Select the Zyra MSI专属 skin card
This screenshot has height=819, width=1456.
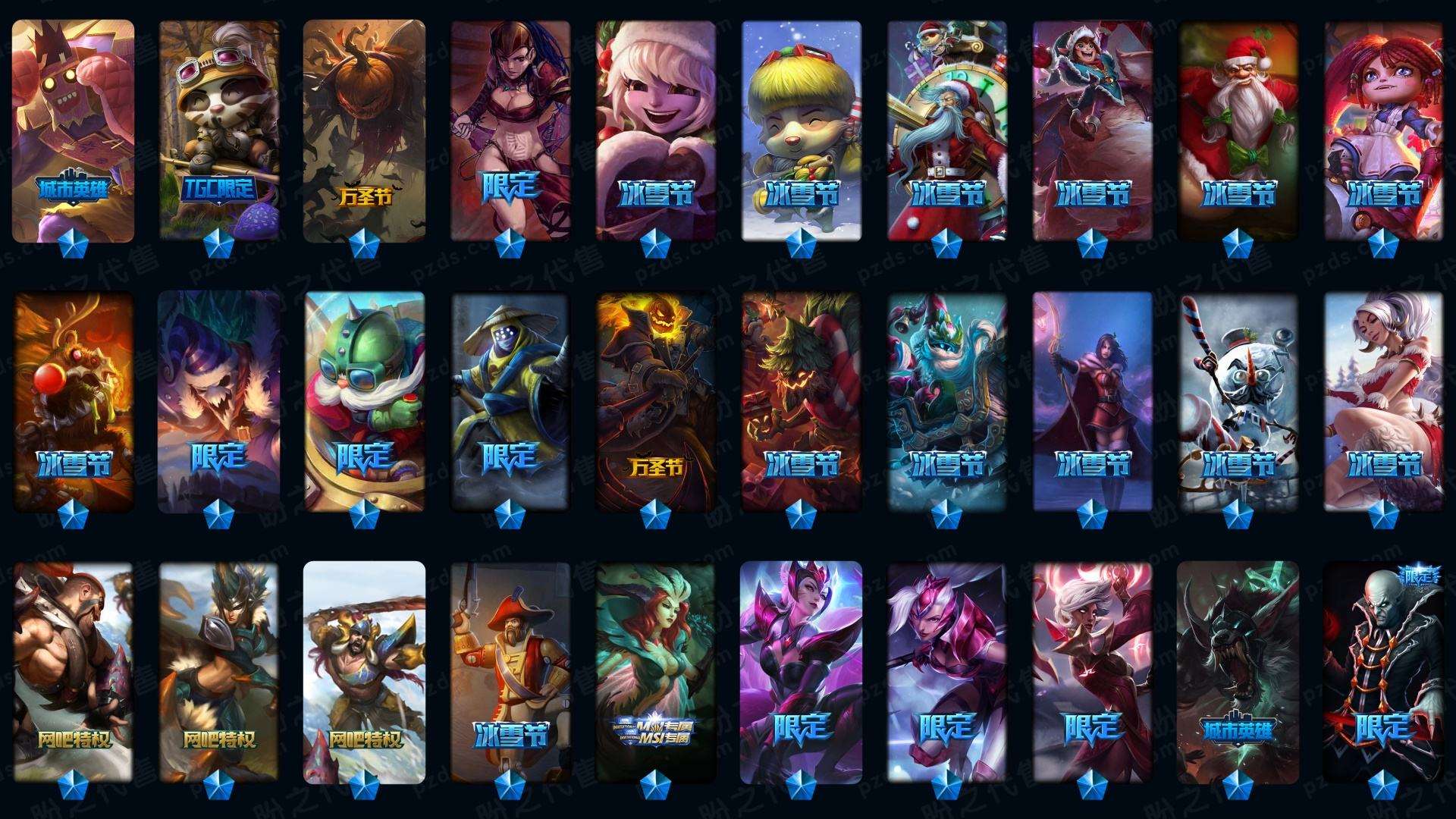pyautogui.click(x=656, y=671)
